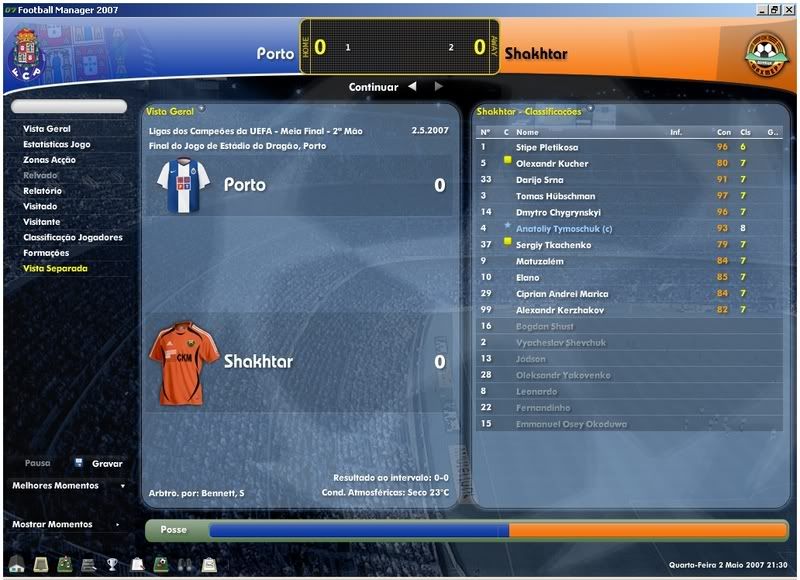Open the Vista Geral menu entry
Image resolution: width=800 pixels, height=580 pixels.
[47, 129]
